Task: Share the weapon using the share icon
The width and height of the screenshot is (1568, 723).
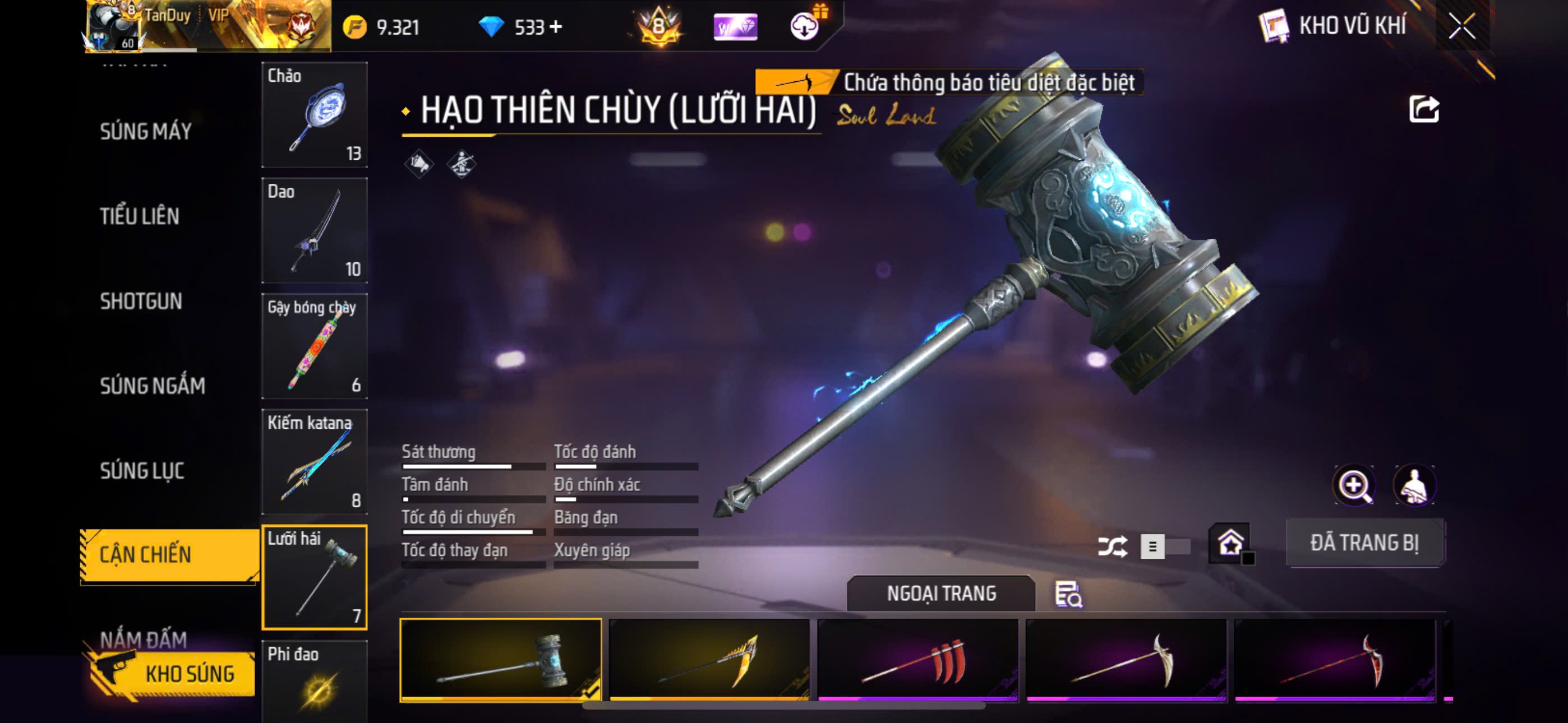Action: tap(1423, 110)
